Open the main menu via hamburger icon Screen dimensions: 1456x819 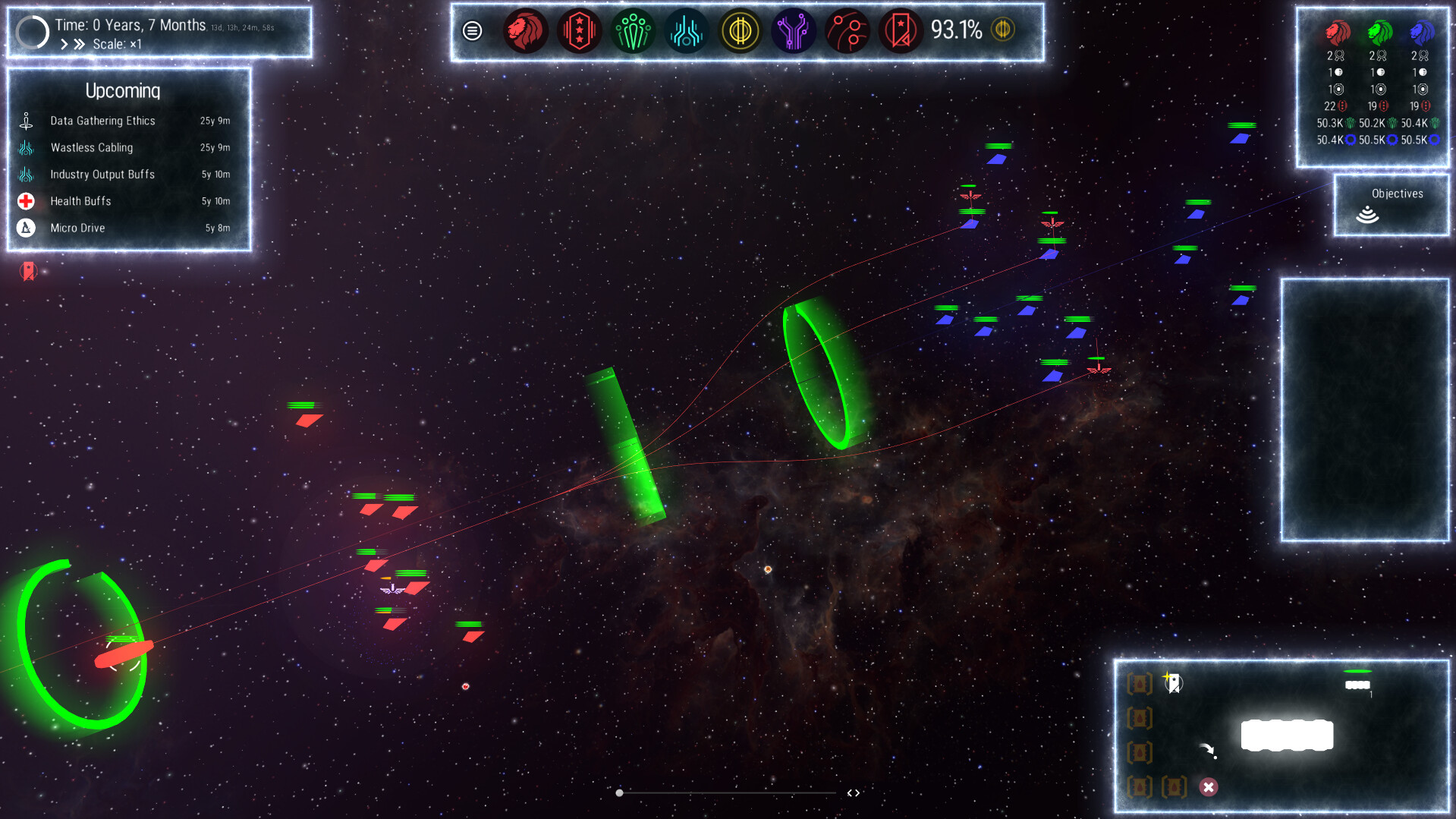(x=473, y=31)
